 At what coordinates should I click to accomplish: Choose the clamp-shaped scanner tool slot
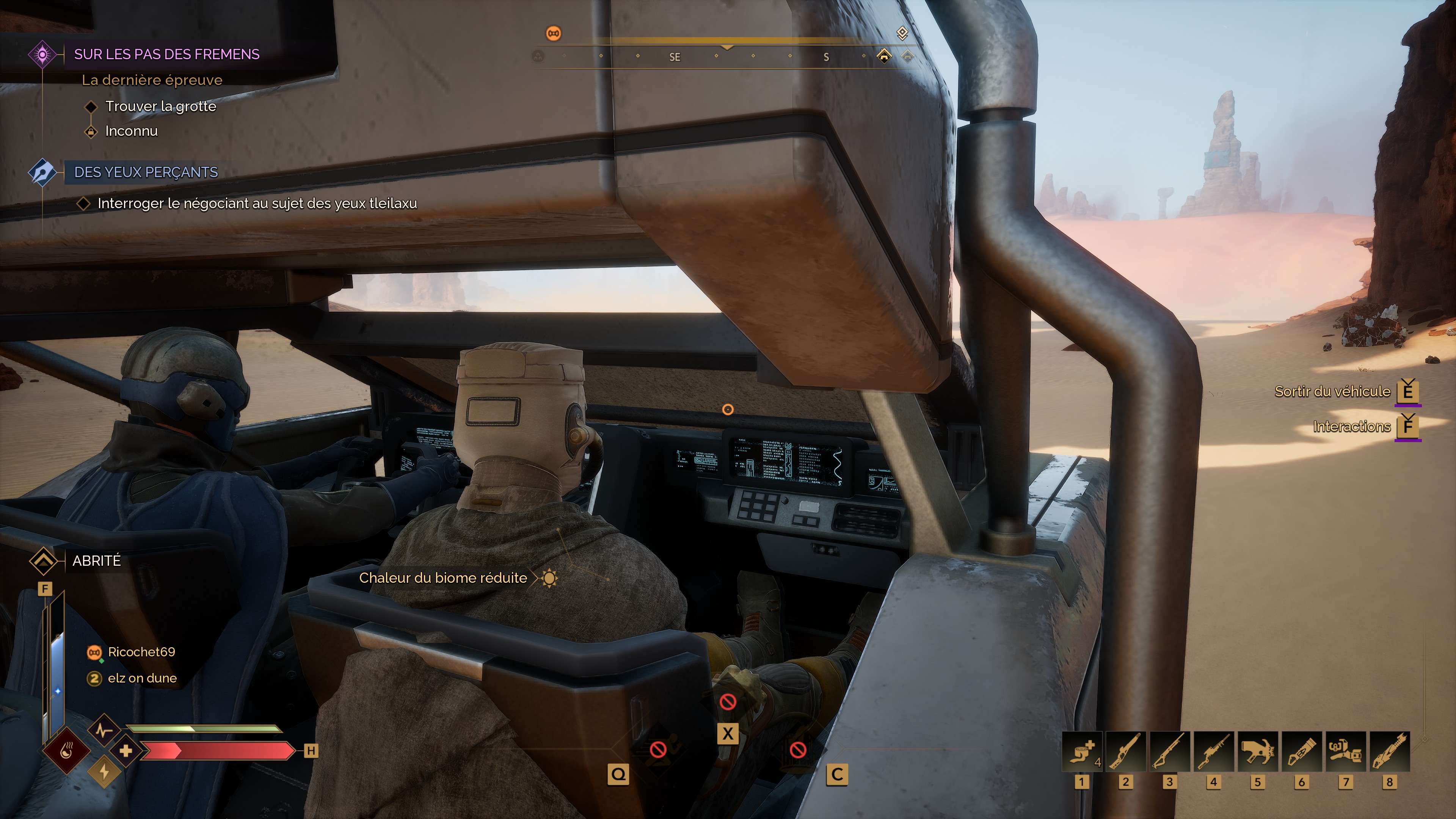1345,751
